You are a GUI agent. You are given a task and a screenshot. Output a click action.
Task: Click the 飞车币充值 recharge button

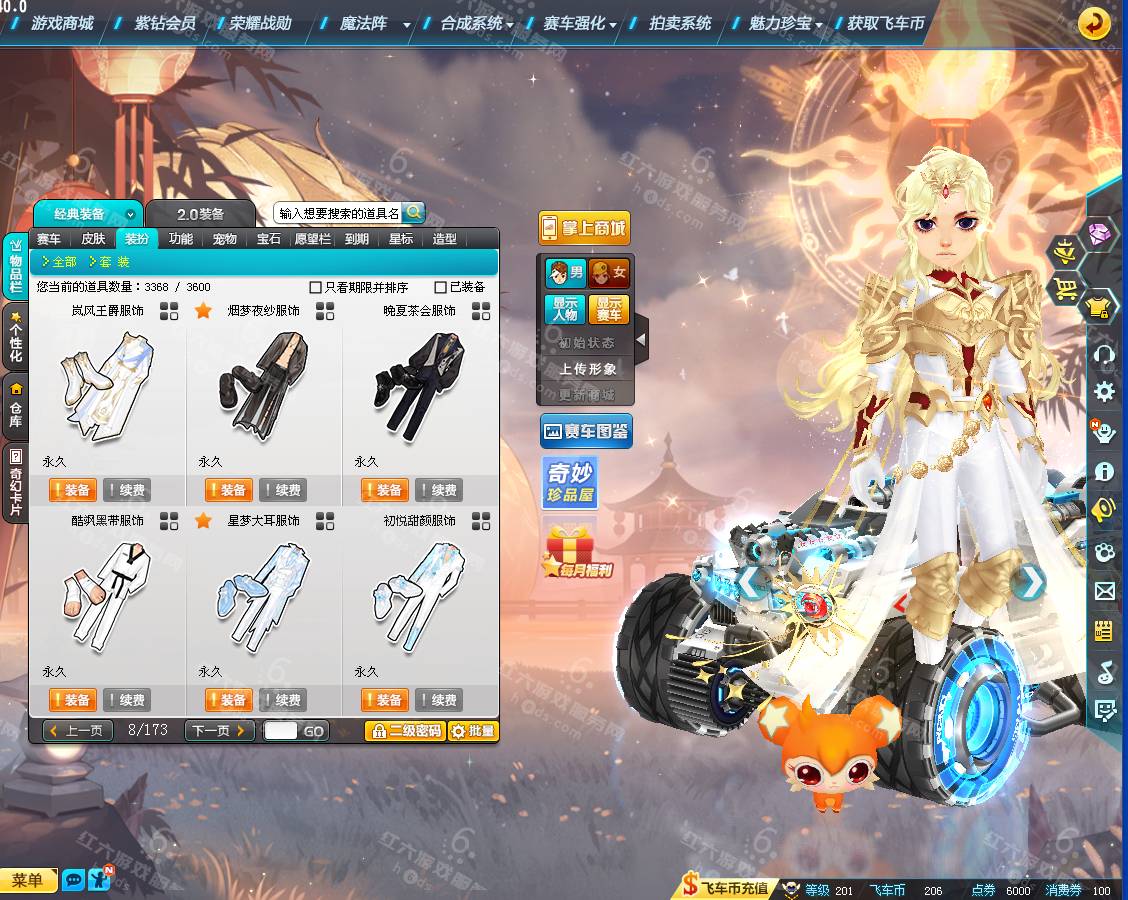pyautogui.click(x=726, y=887)
